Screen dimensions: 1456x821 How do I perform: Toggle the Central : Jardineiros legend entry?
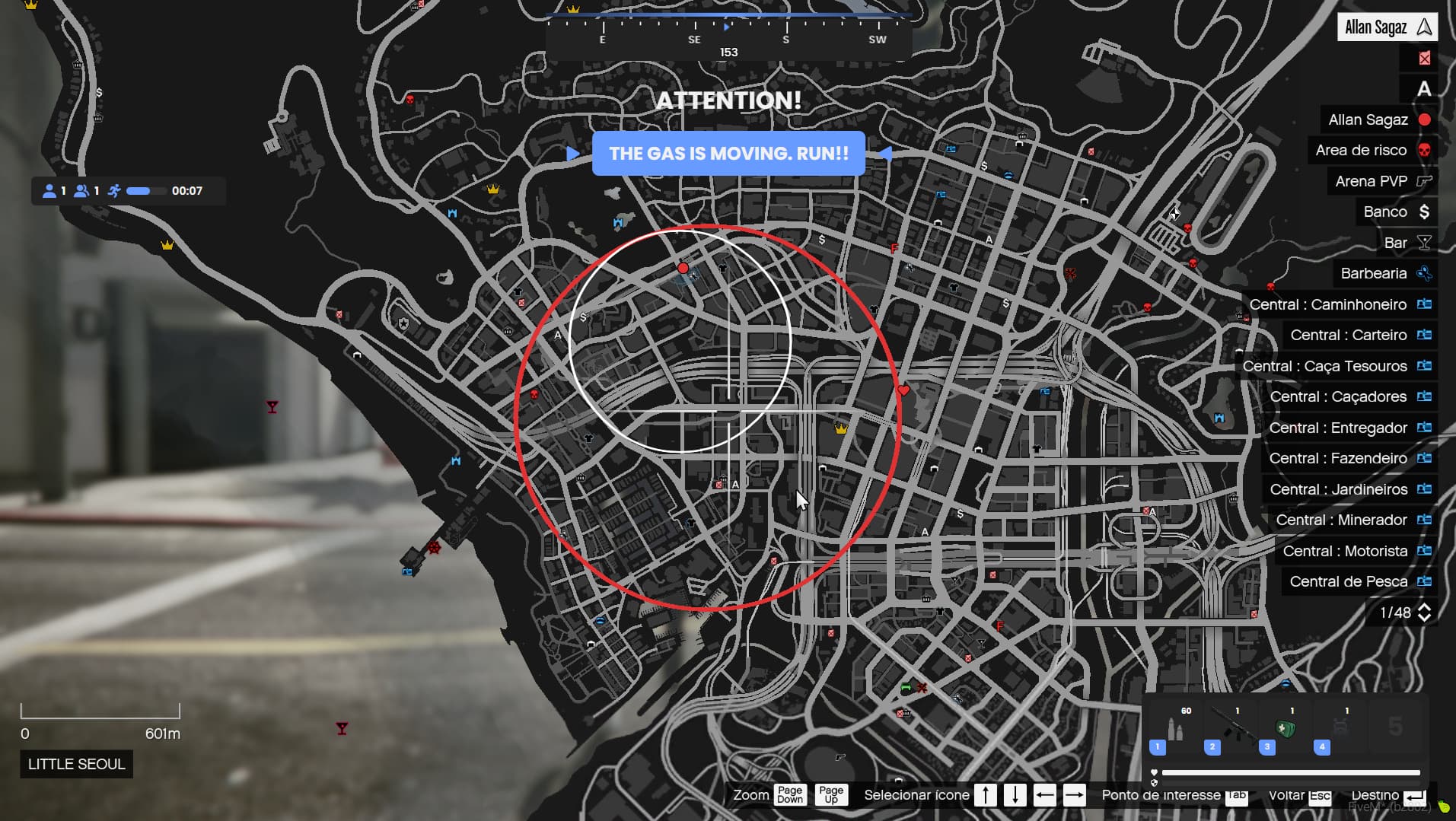[1351, 489]
